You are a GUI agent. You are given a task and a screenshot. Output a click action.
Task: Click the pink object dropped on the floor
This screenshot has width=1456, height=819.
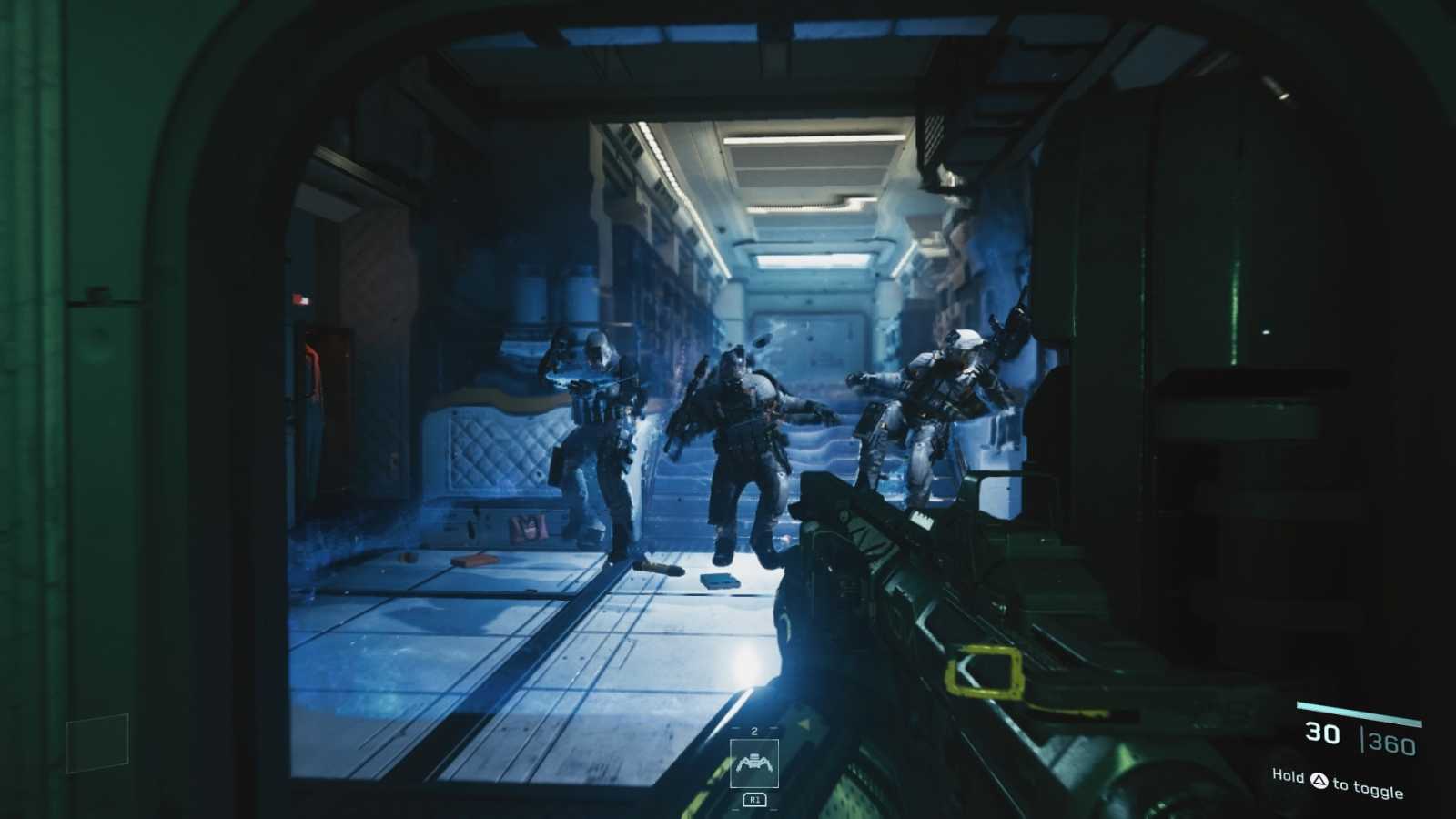[x=528, y=526]
